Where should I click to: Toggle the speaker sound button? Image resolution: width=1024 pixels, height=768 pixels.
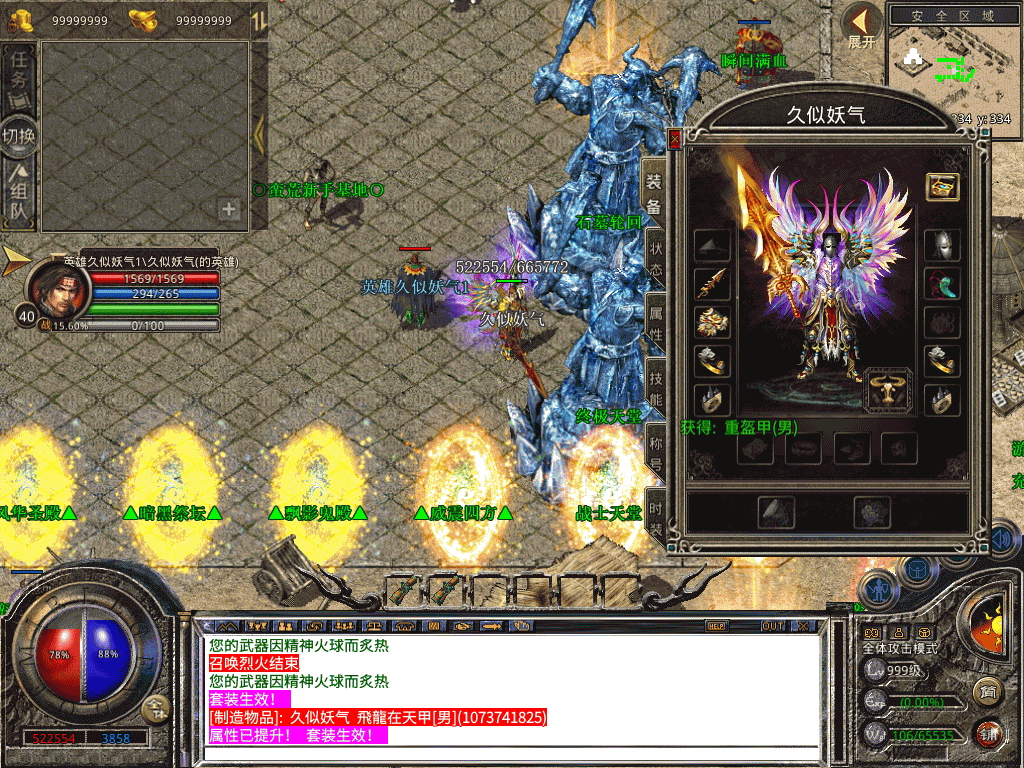1003,539
